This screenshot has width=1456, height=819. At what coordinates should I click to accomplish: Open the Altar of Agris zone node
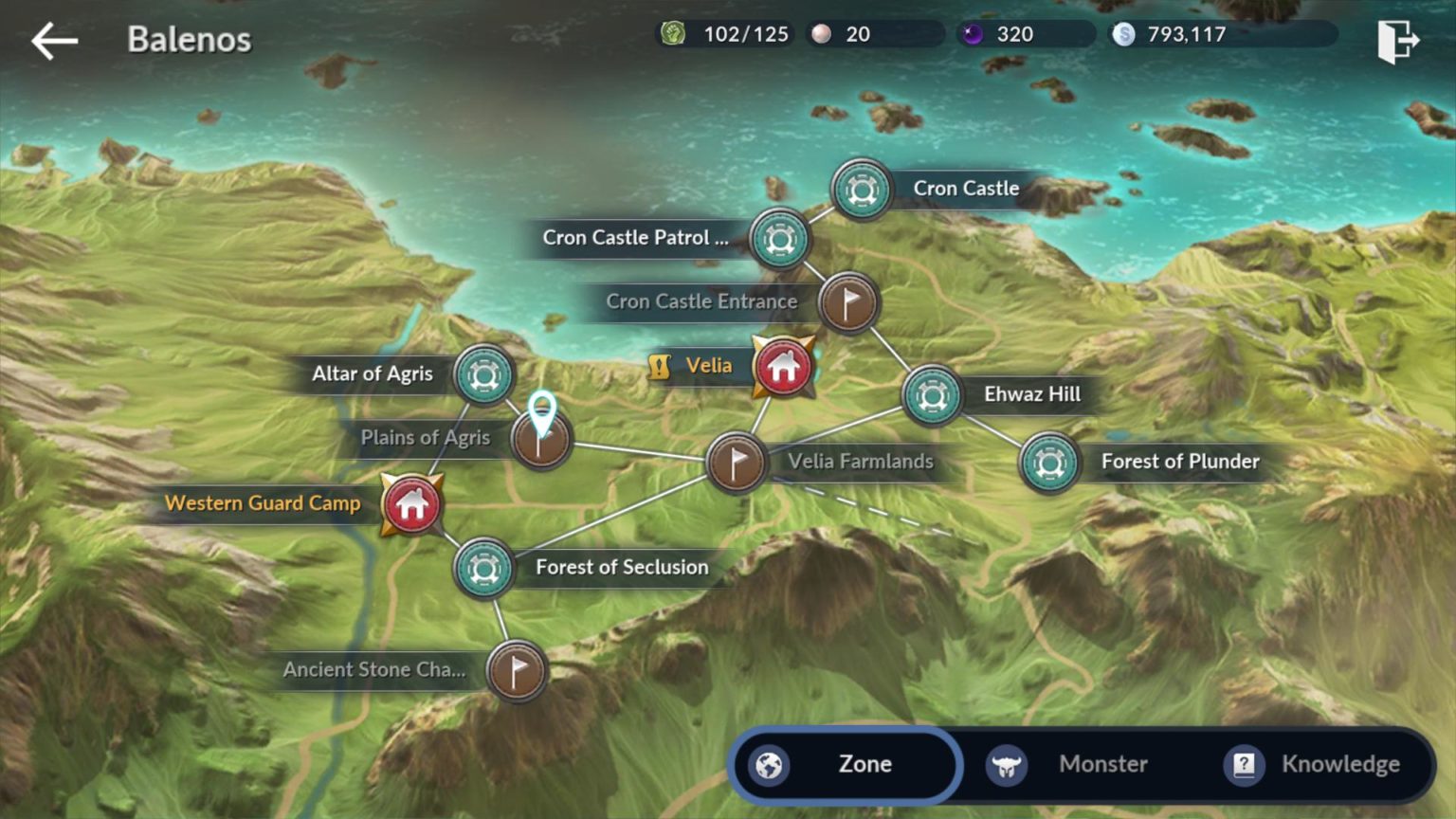[484, 375]
